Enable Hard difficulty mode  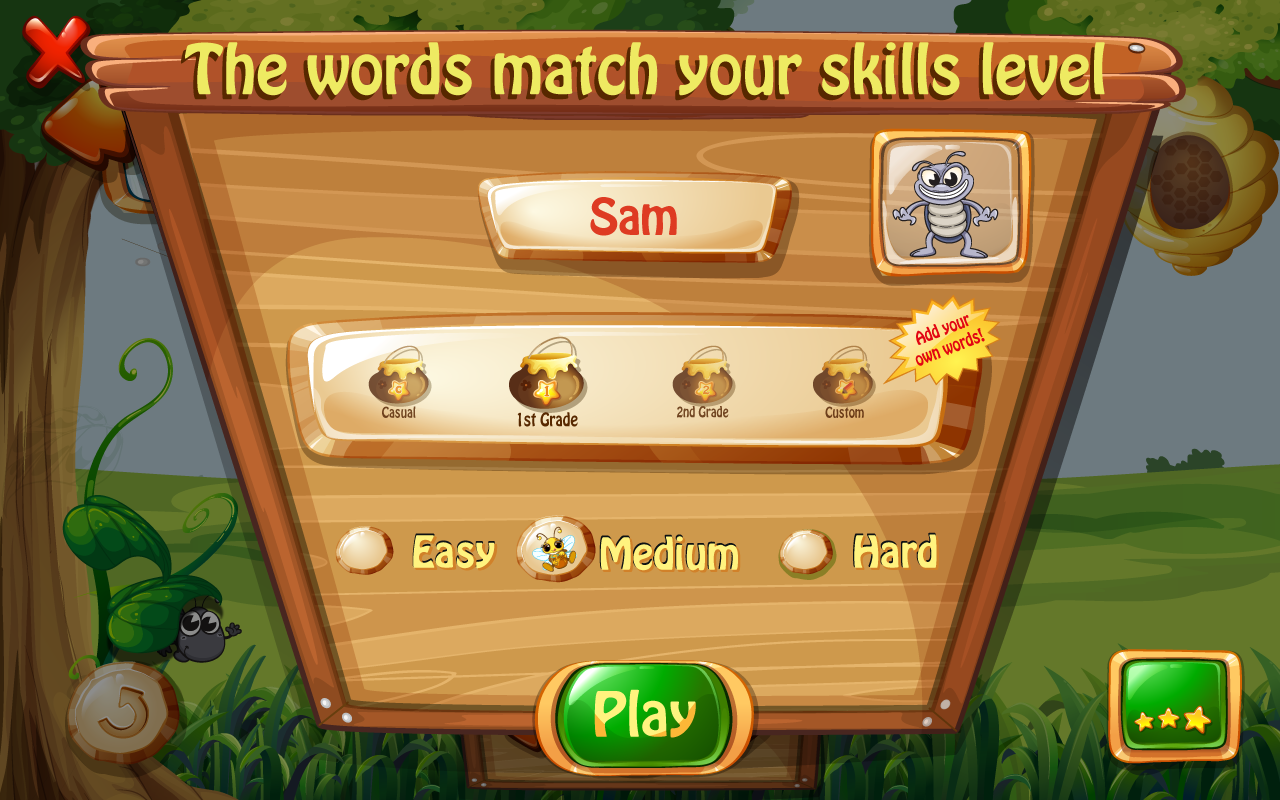pos(808,549)
